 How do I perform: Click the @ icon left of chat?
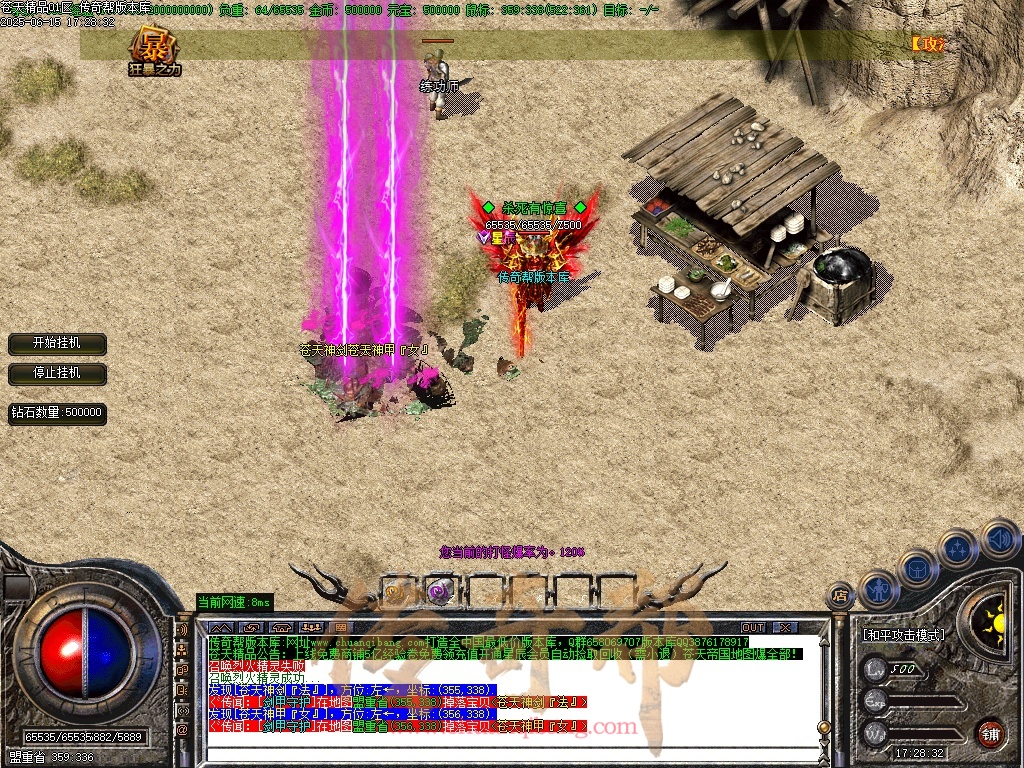182,730
